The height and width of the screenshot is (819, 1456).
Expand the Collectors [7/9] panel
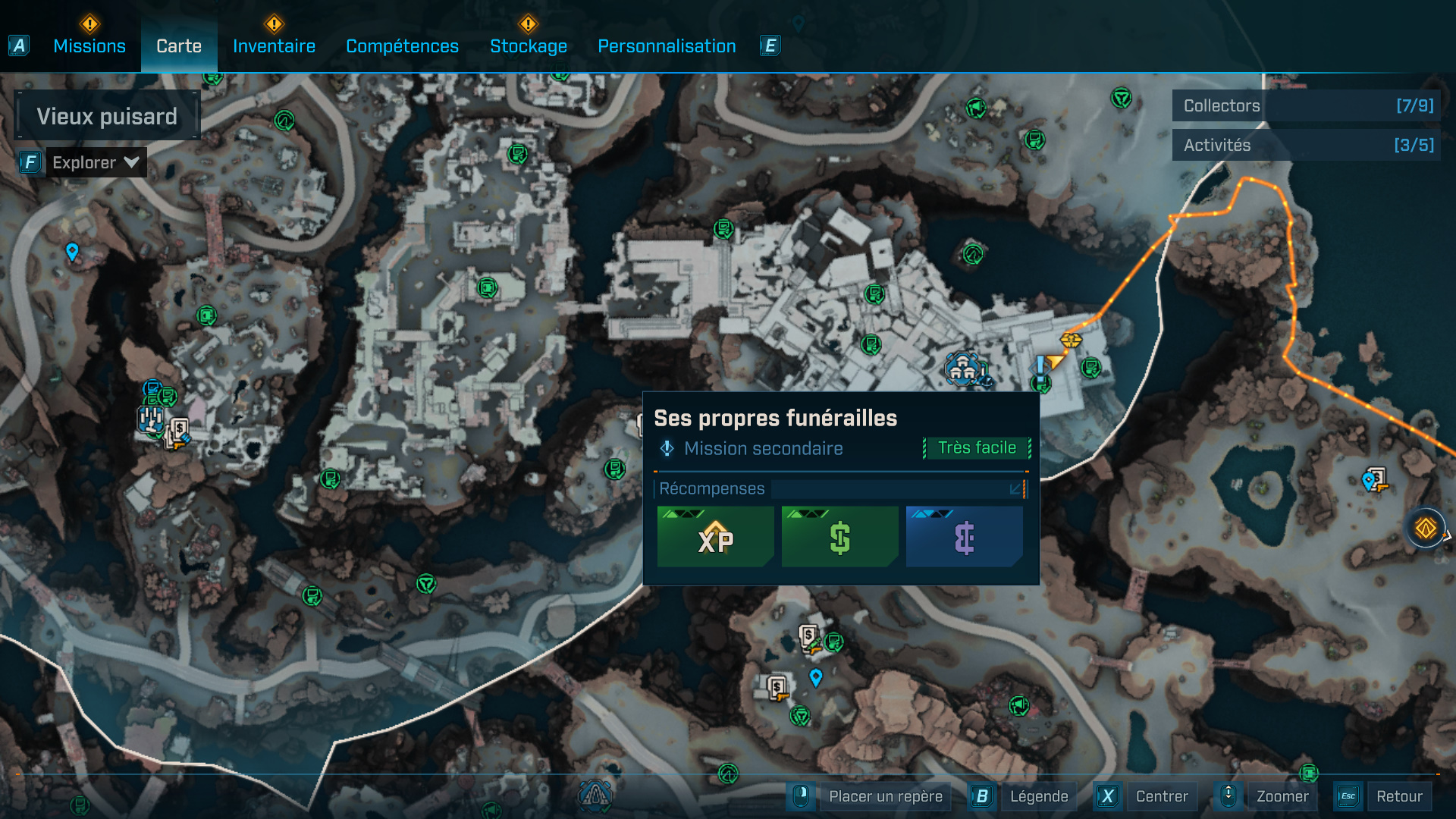[1306, 106]
